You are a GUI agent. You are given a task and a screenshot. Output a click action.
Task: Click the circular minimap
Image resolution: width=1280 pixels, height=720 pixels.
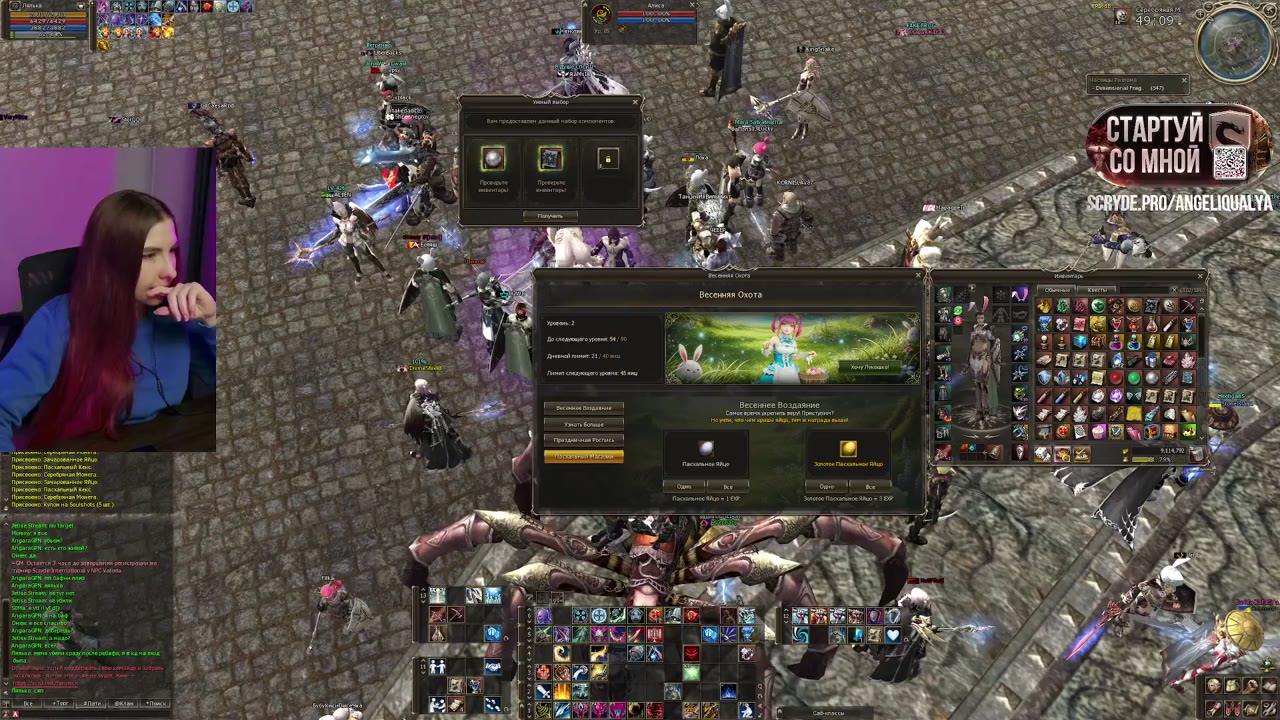[x=1236, y=45]
